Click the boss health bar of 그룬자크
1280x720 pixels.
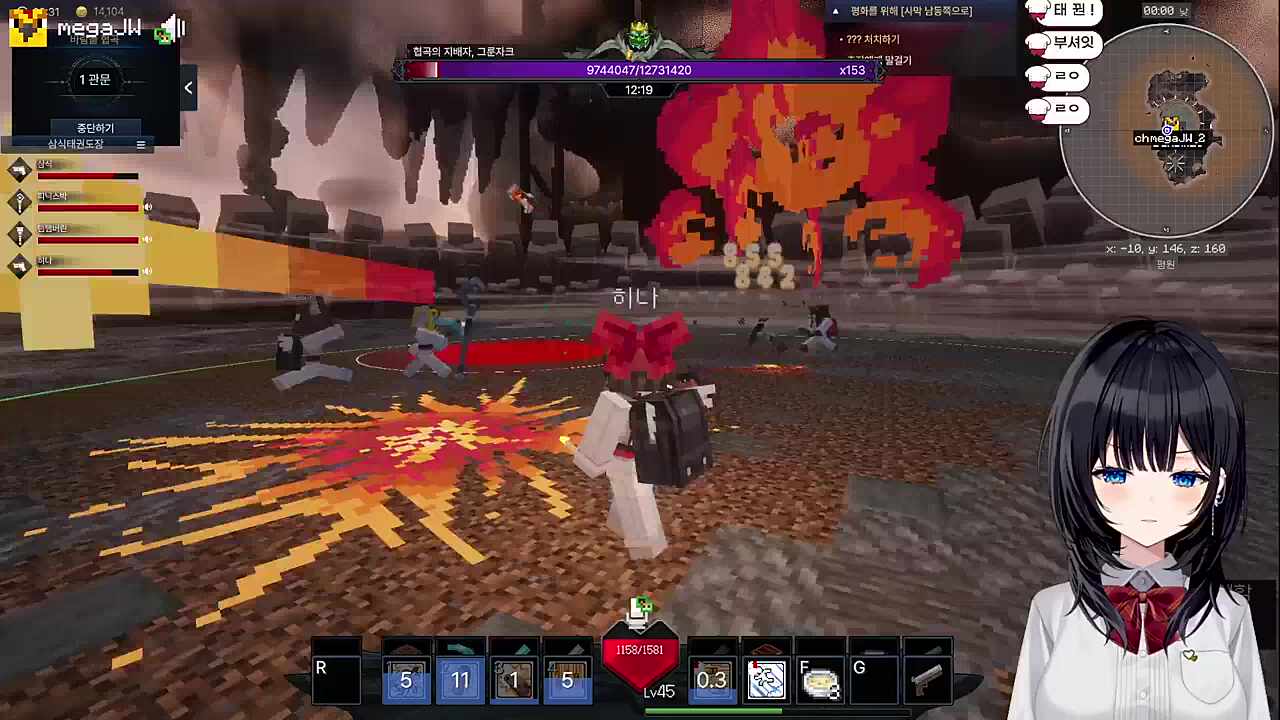coord(640,70)
